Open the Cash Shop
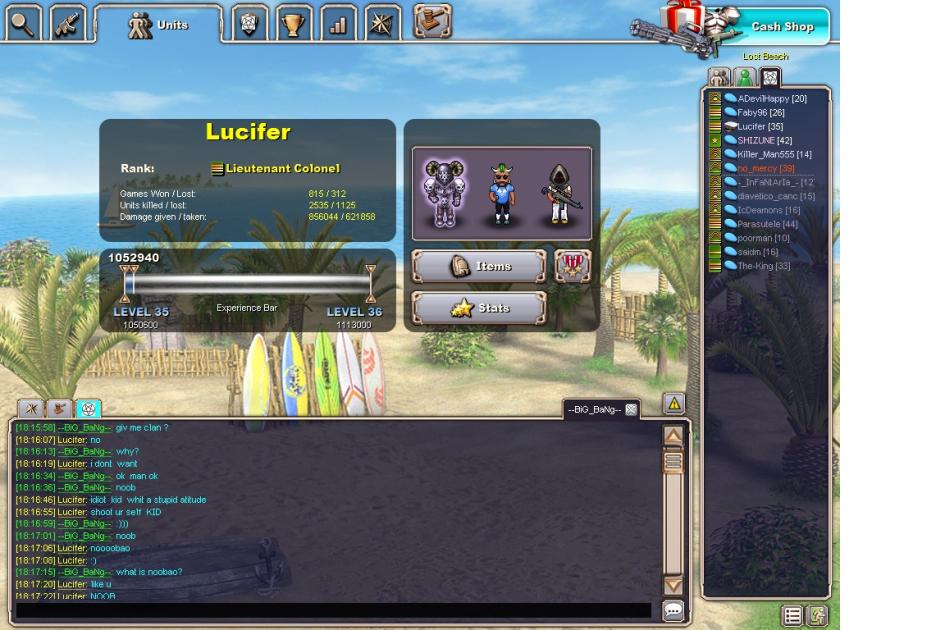Image resolution: width=945 pixels, height=630 pixels. 782,27
